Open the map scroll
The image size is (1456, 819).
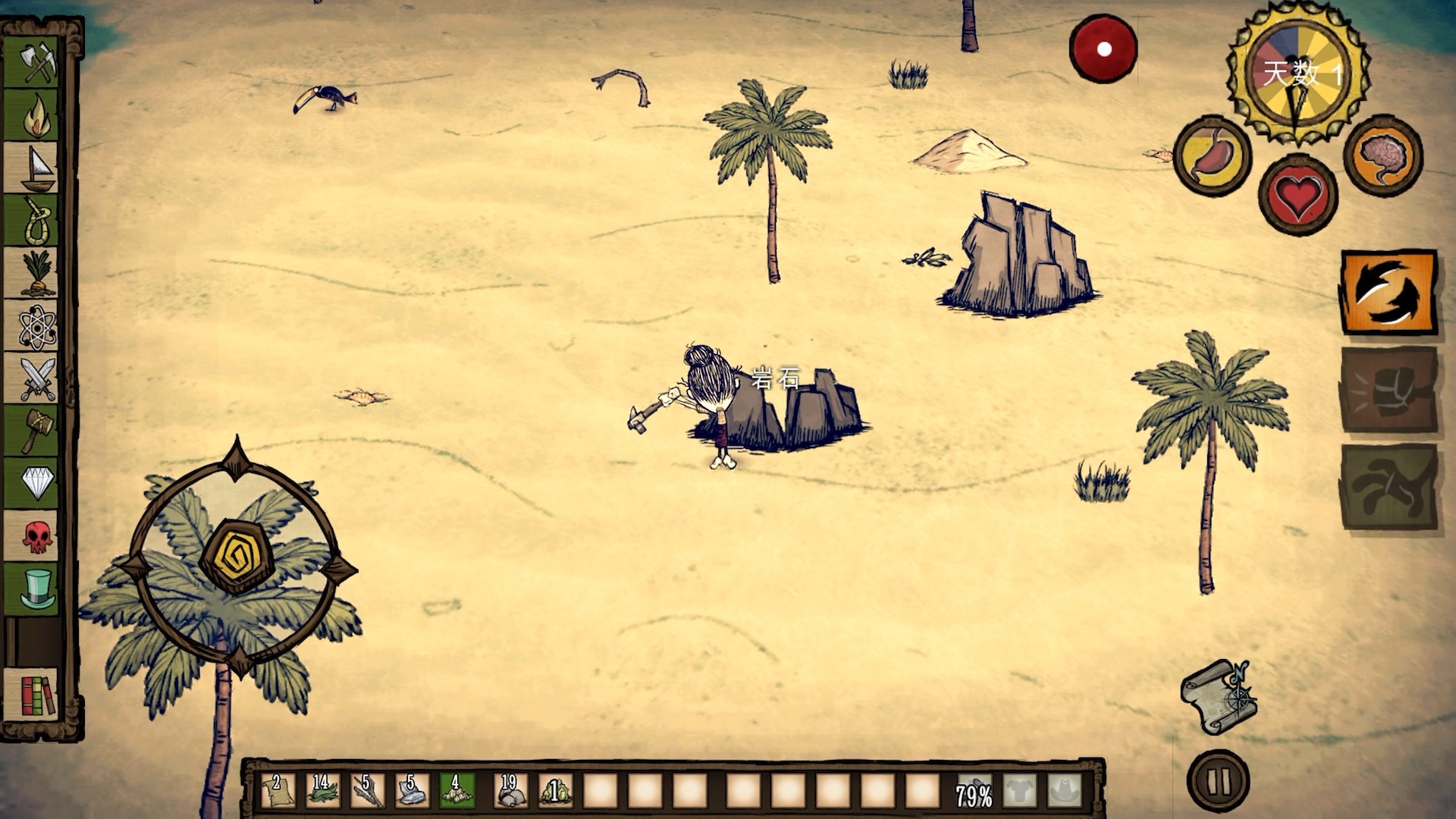(x=1218, y=696)
